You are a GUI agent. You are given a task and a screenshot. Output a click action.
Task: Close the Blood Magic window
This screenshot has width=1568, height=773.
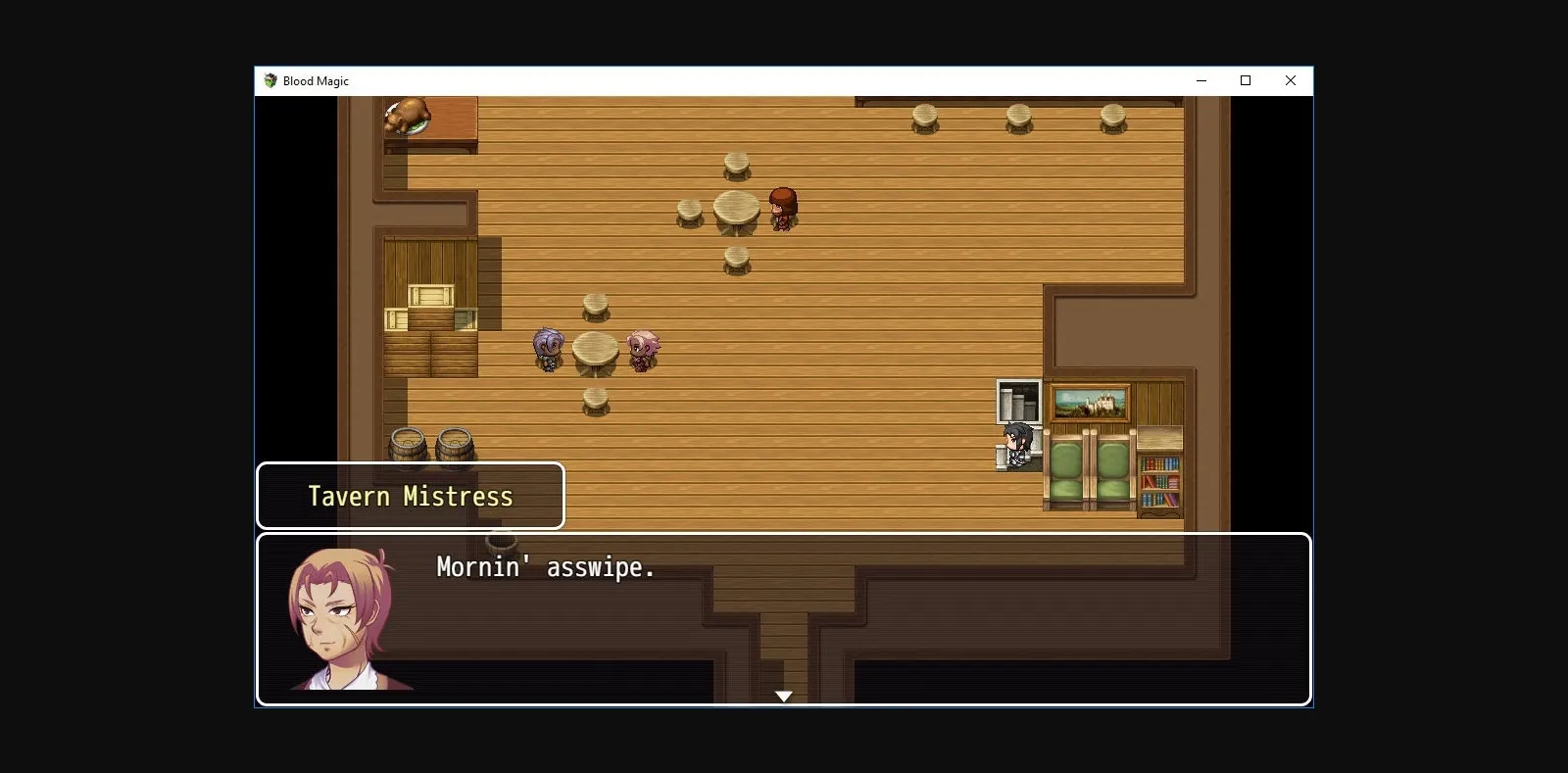1290,81
